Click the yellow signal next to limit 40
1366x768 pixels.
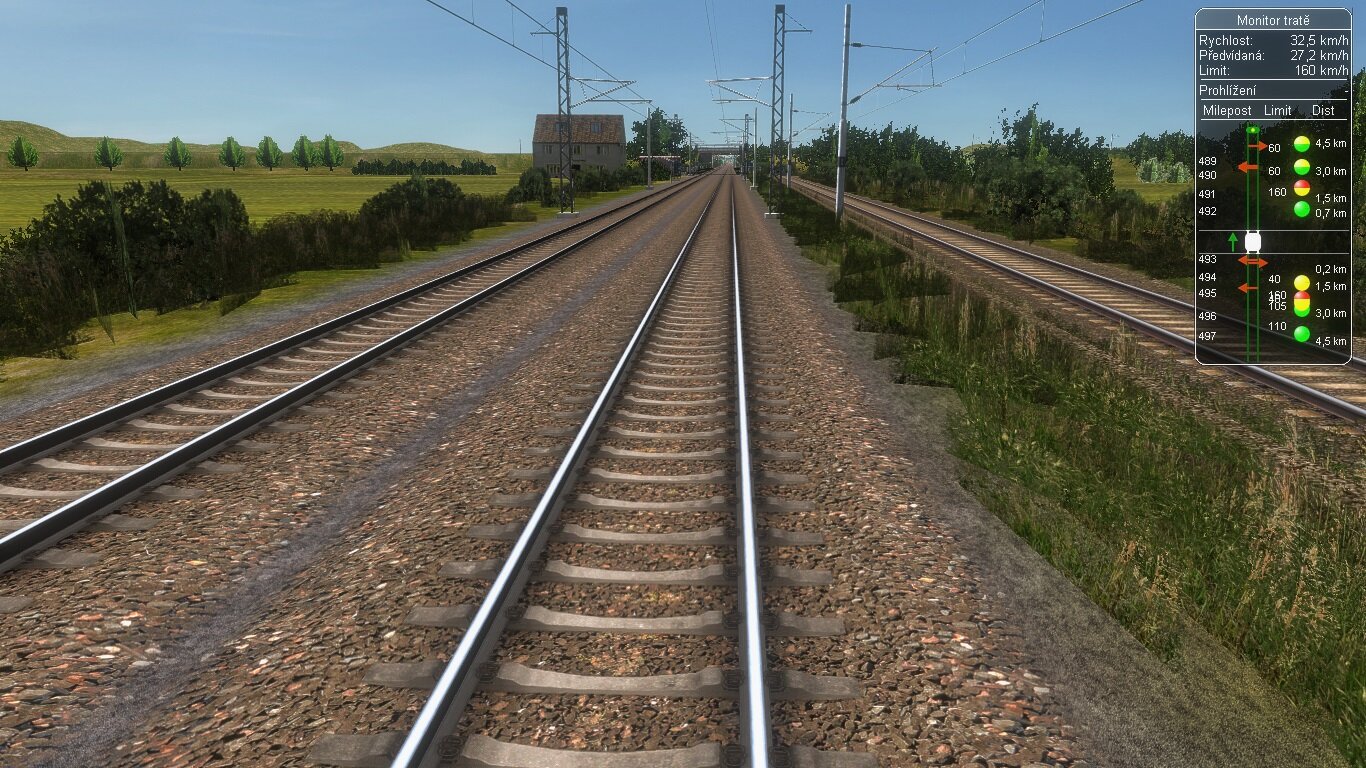click(x=1300, y=281)
